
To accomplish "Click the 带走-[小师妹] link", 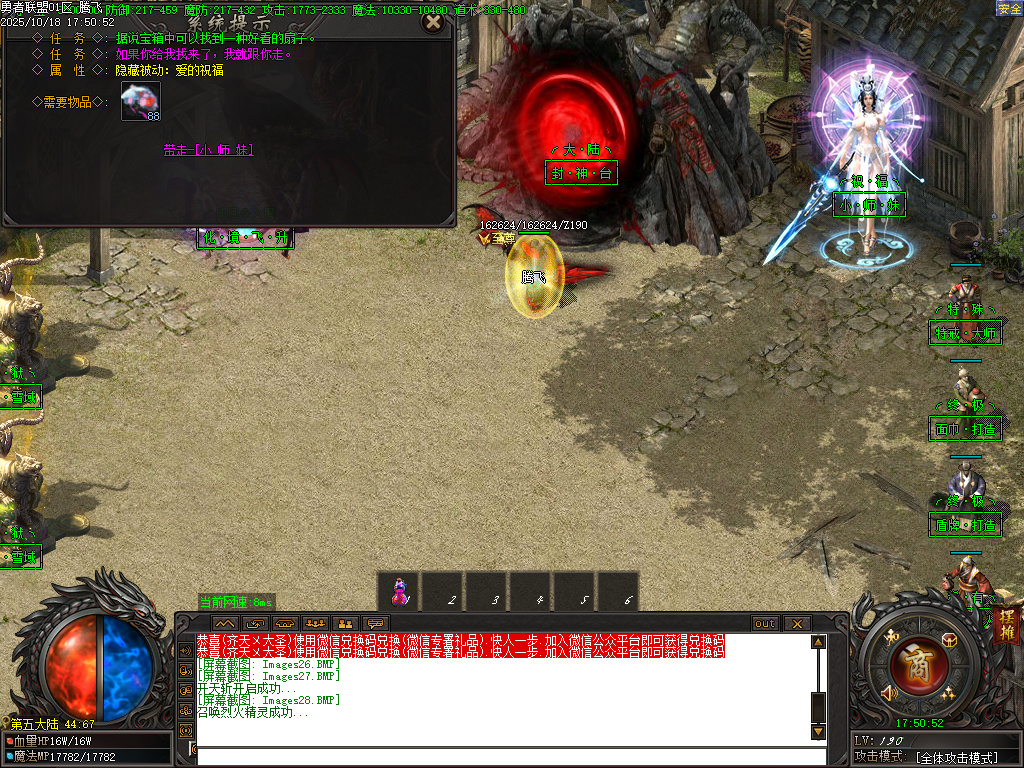I will (208, 149).
